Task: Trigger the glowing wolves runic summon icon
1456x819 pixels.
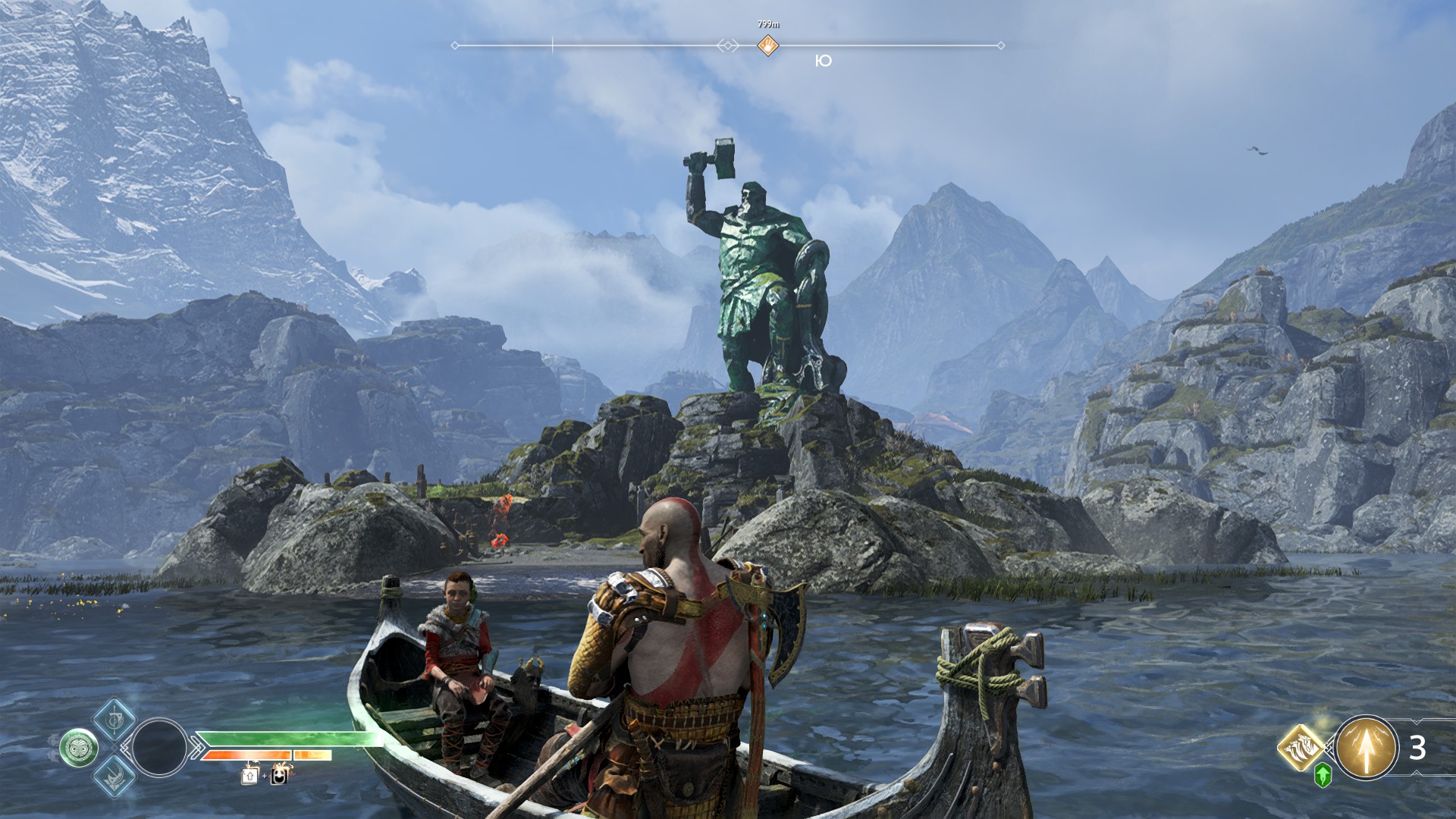Action: pos(1301,747)
